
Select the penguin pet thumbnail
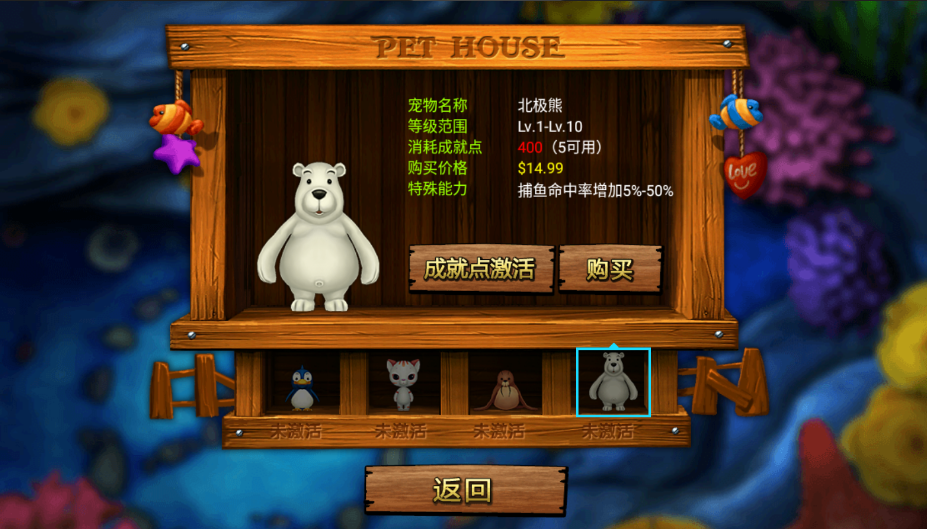pos(301,386)
